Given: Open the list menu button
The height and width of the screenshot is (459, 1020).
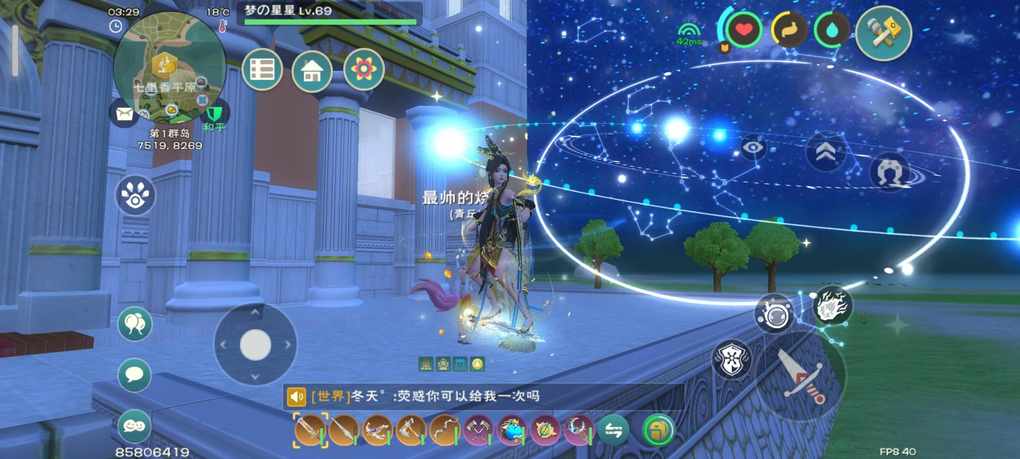Looking at the screenshot, I should [262, 70].
